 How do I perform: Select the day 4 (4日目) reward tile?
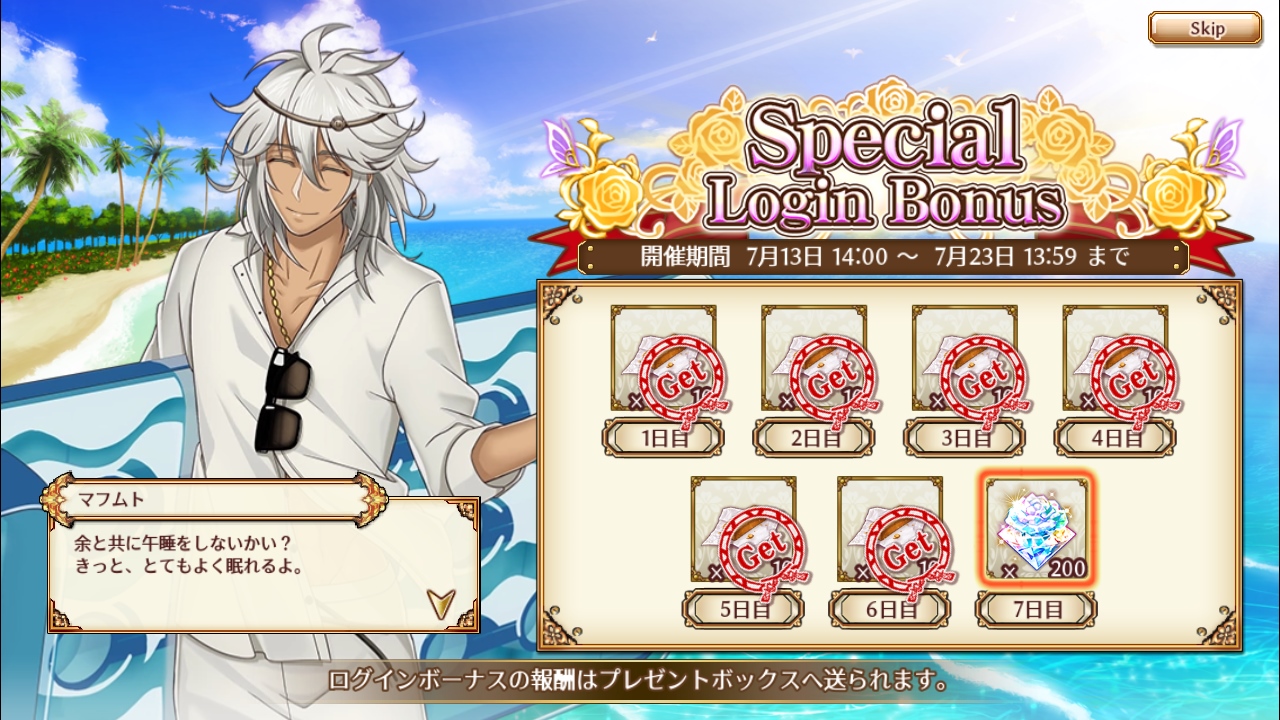[x=1114, y=360]
